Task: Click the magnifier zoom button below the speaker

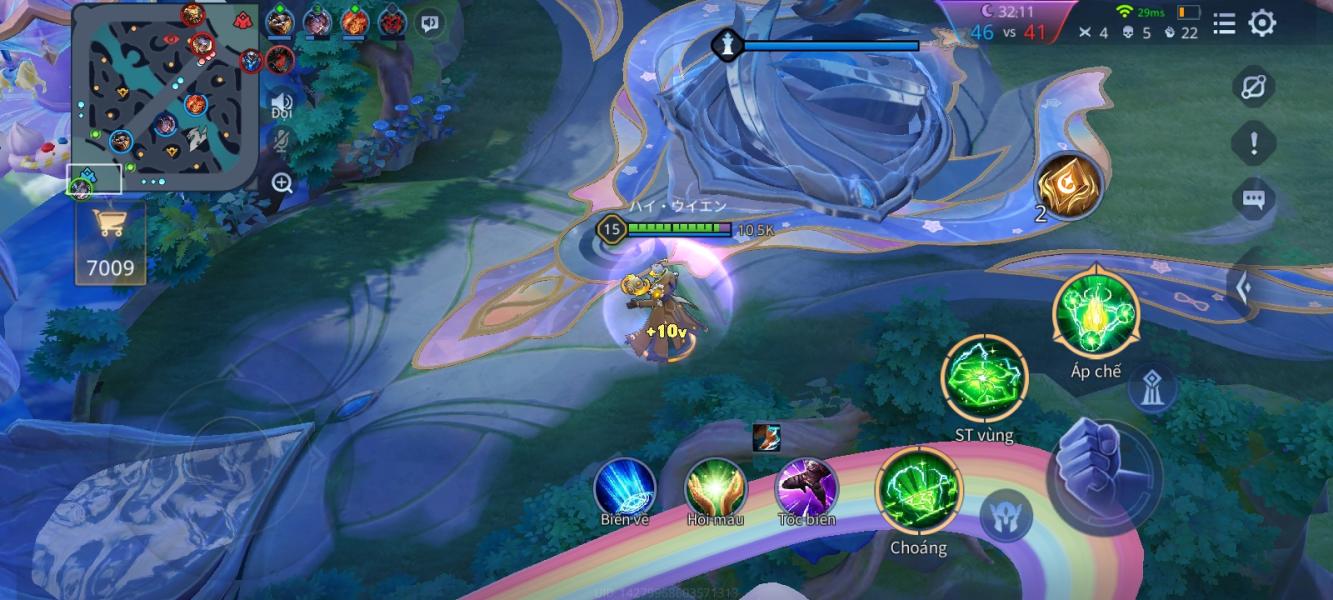Action: pos(282,183)
